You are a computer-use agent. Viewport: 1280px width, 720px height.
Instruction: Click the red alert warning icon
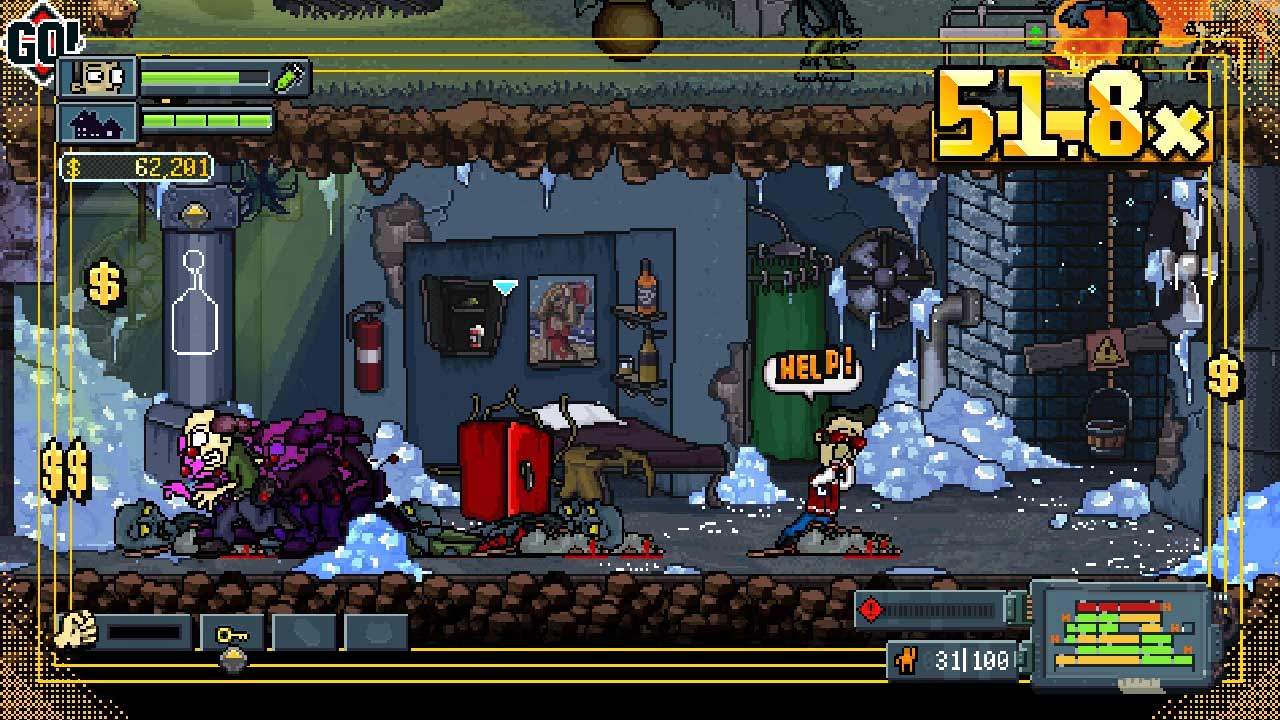tap(872, 609)
